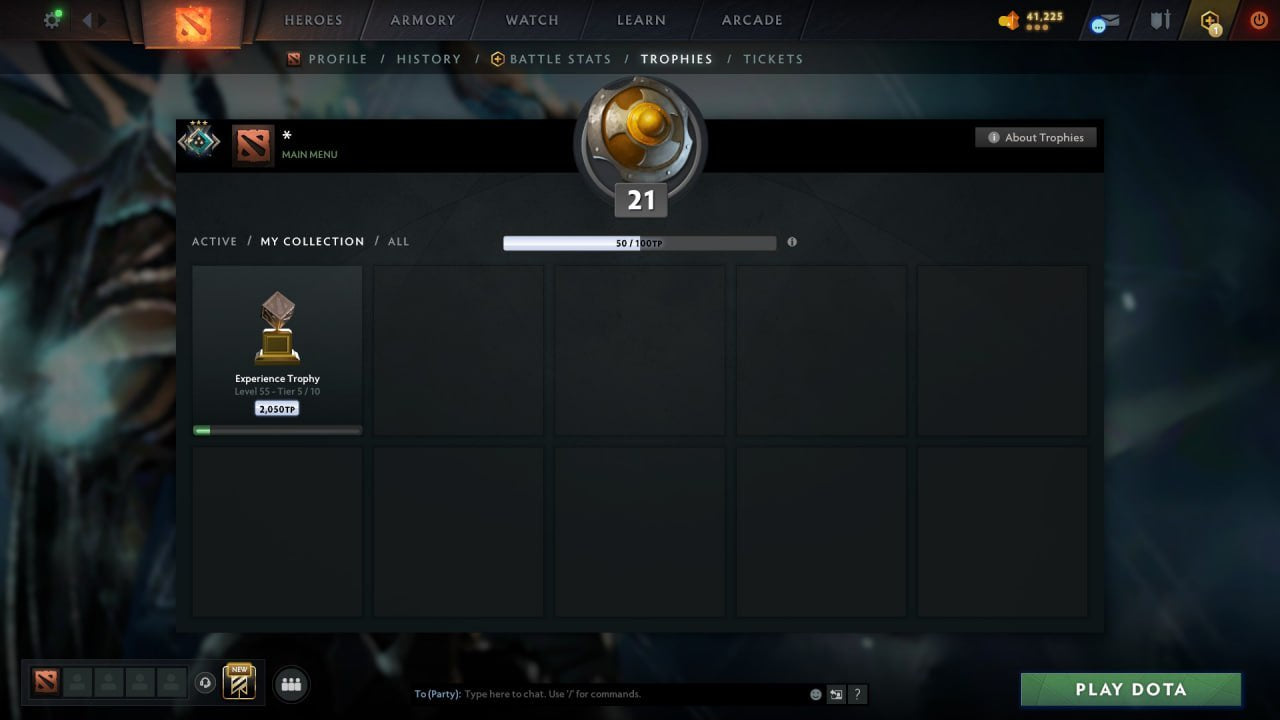This screenshot has height=720, width=1280.
Task: Open the MAIN MENU dropdown
Action: (309, 155)
